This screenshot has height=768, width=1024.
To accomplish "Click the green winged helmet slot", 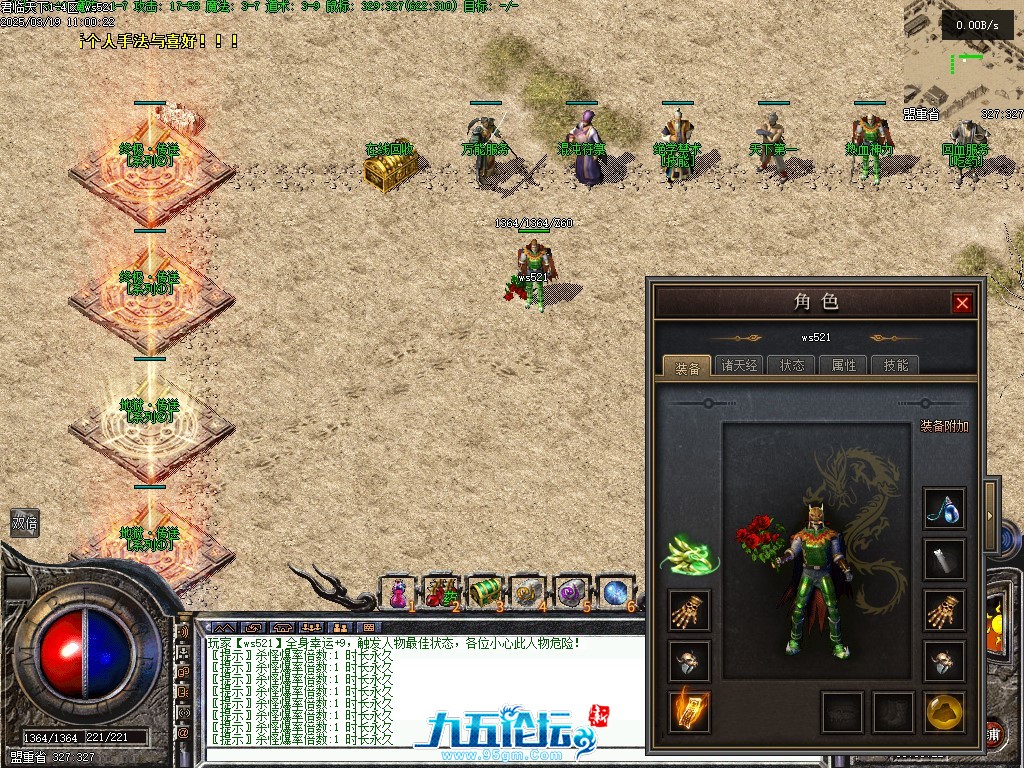I will (x=689, y=553).
